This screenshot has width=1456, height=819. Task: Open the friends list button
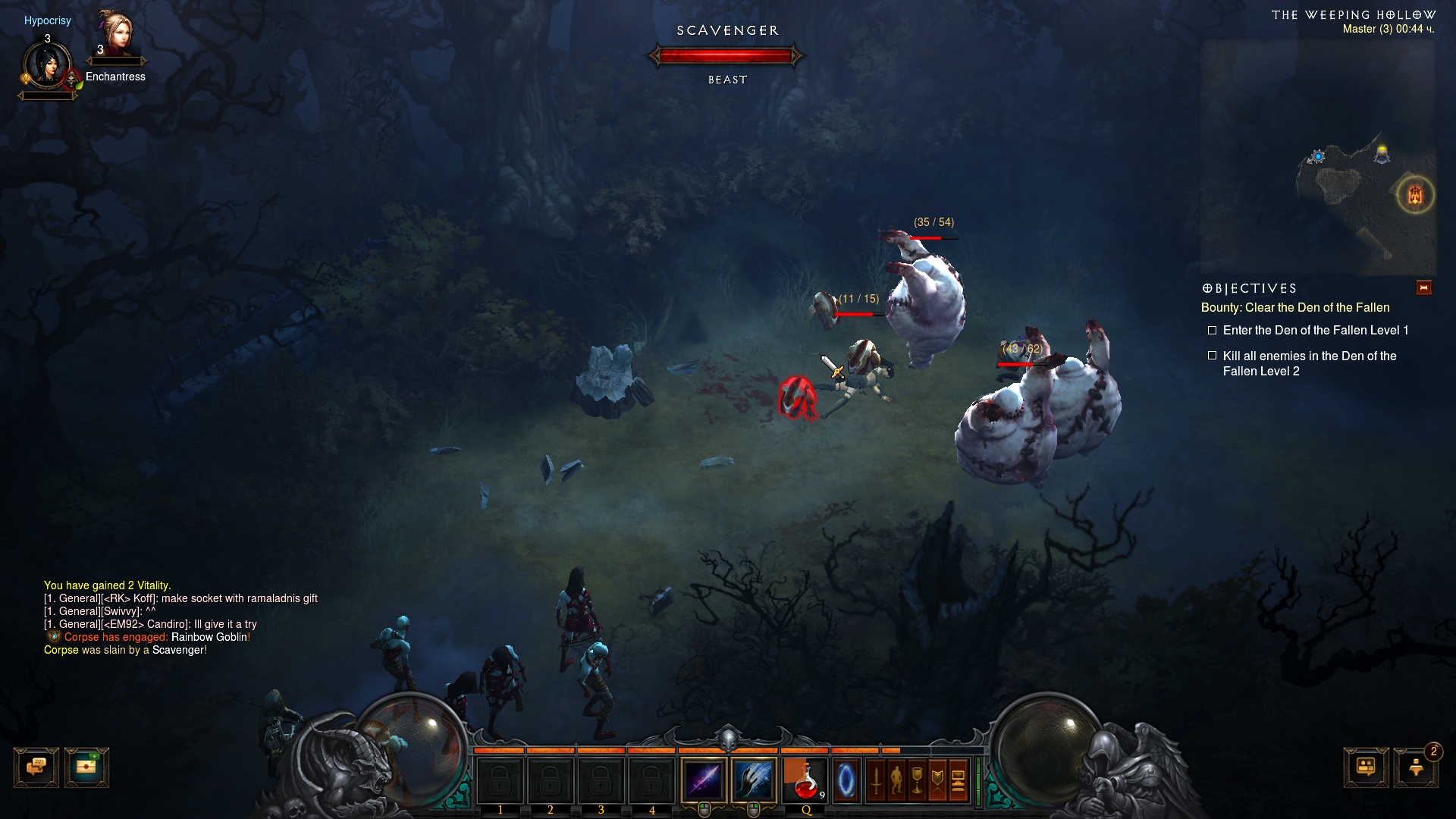(1366, 767)
